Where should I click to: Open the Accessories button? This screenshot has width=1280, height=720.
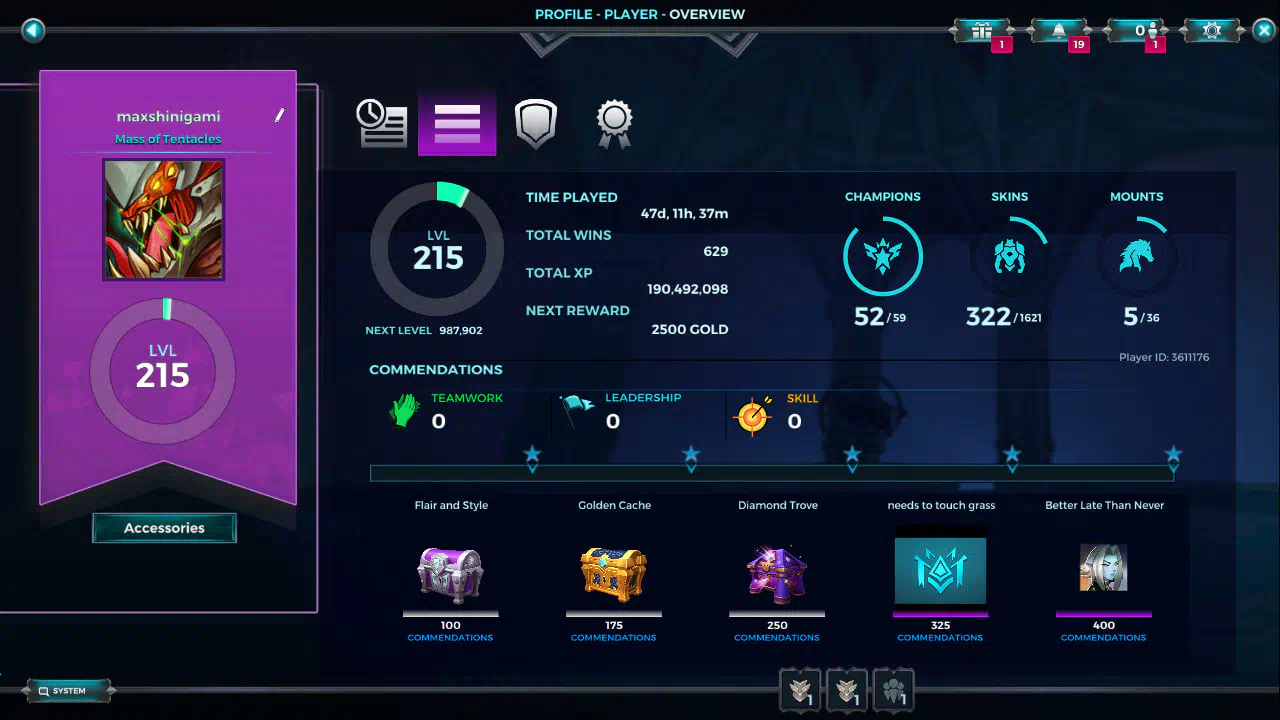click(x=164, y=528)
